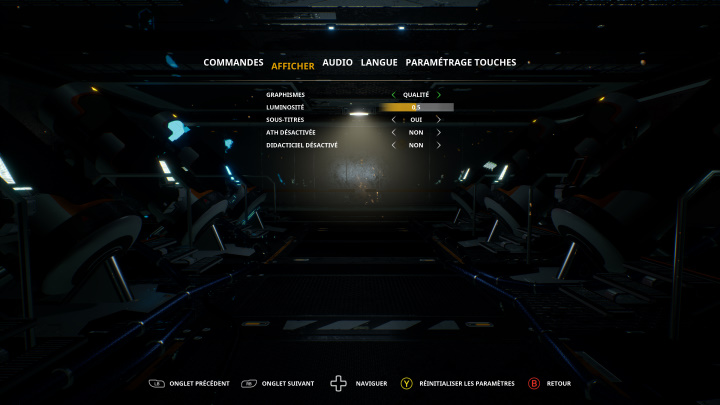
Task: Select the Didacticiel désactivé setting row
Action: [302, 145]
